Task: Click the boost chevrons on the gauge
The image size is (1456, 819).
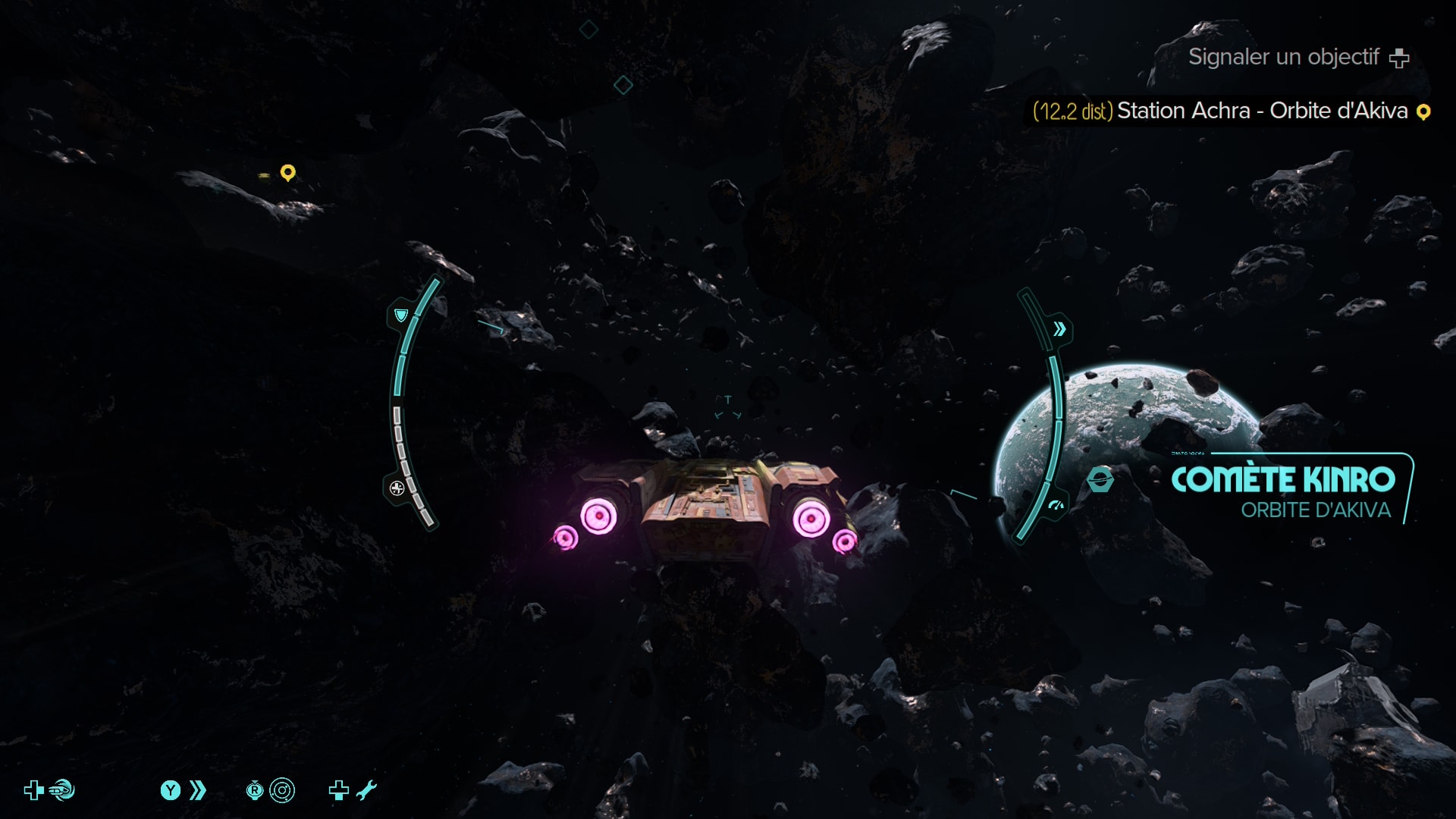Action: (x=1059, y=329)
